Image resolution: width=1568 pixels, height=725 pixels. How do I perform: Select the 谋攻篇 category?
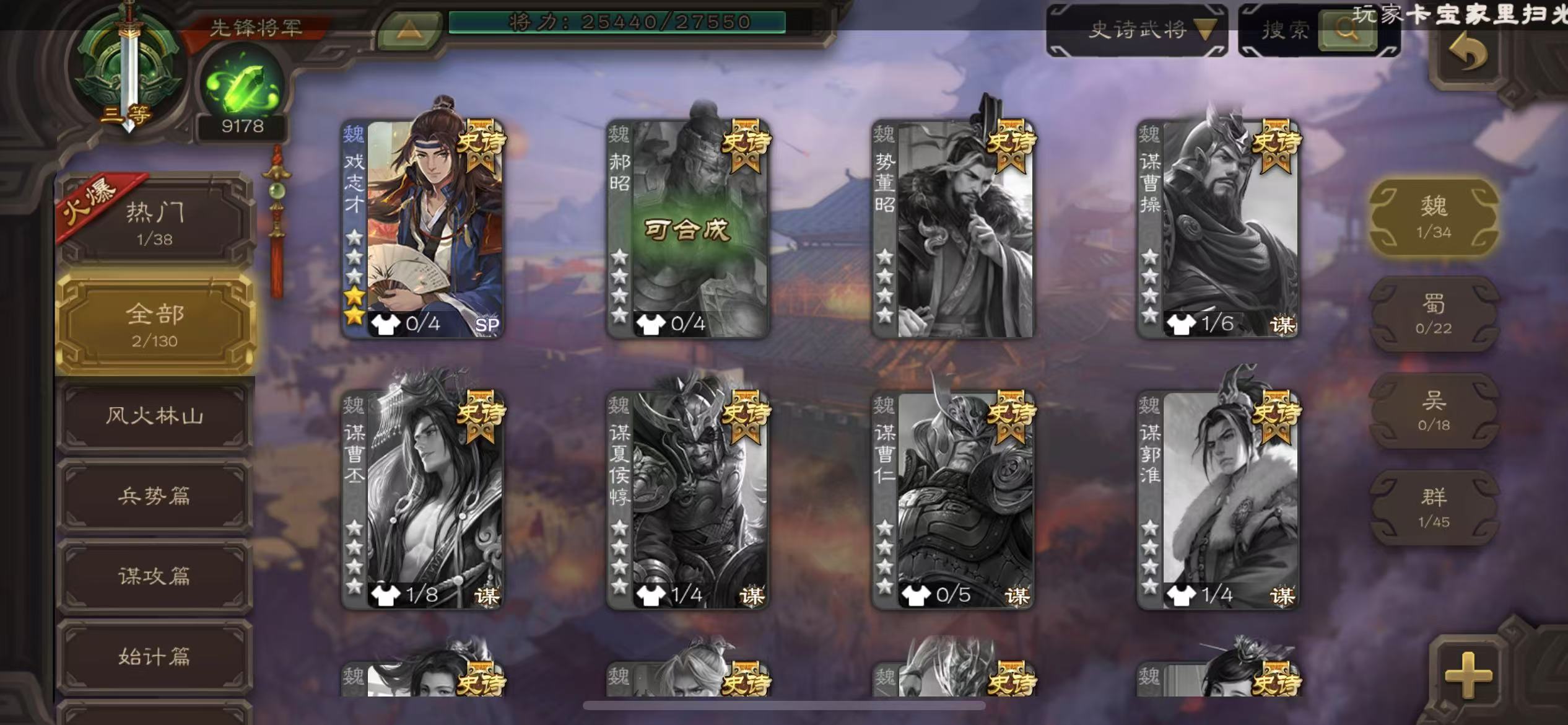155,576
